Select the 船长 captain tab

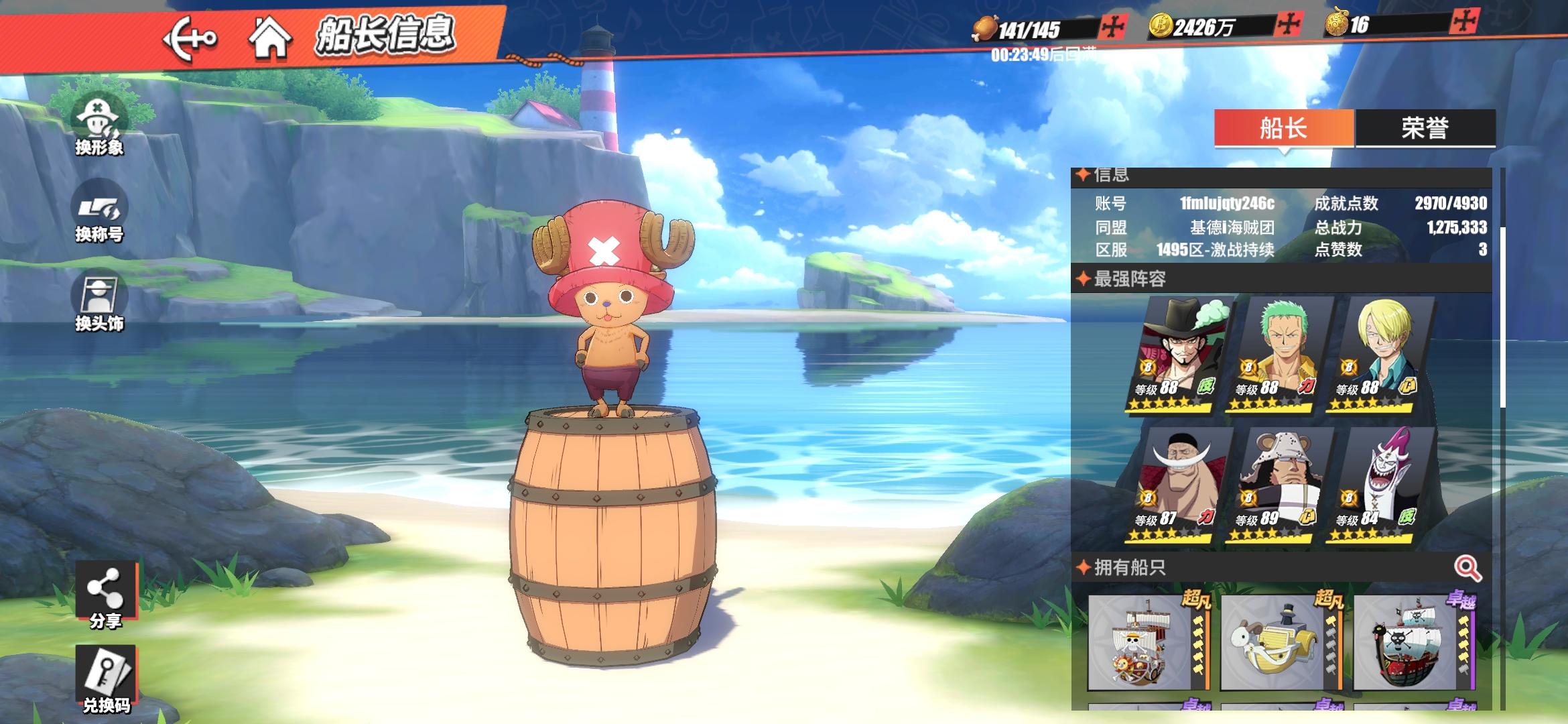pyautogui.click(x=1283, y=127)
